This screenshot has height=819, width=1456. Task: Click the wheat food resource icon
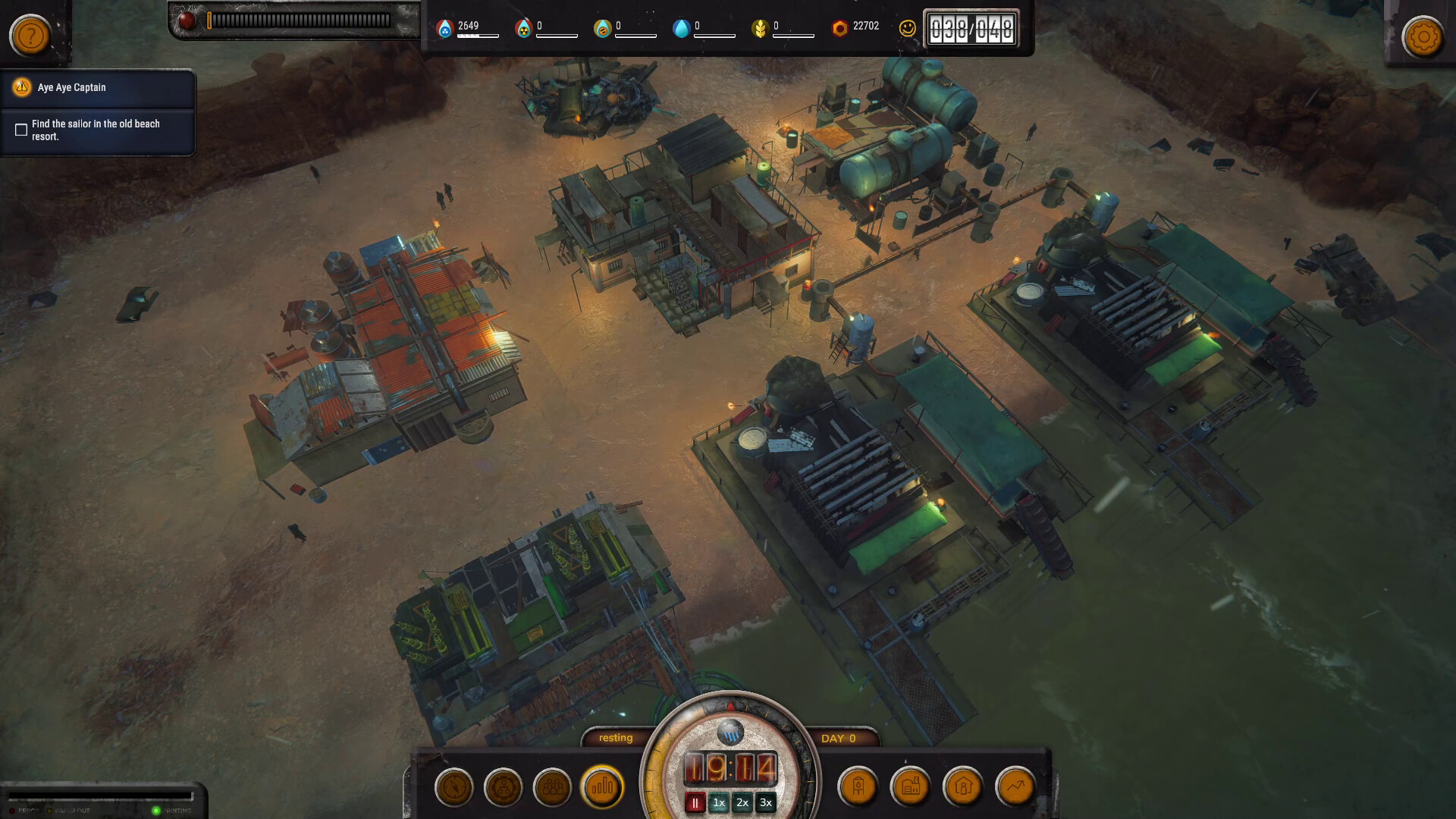coord(759,28)
